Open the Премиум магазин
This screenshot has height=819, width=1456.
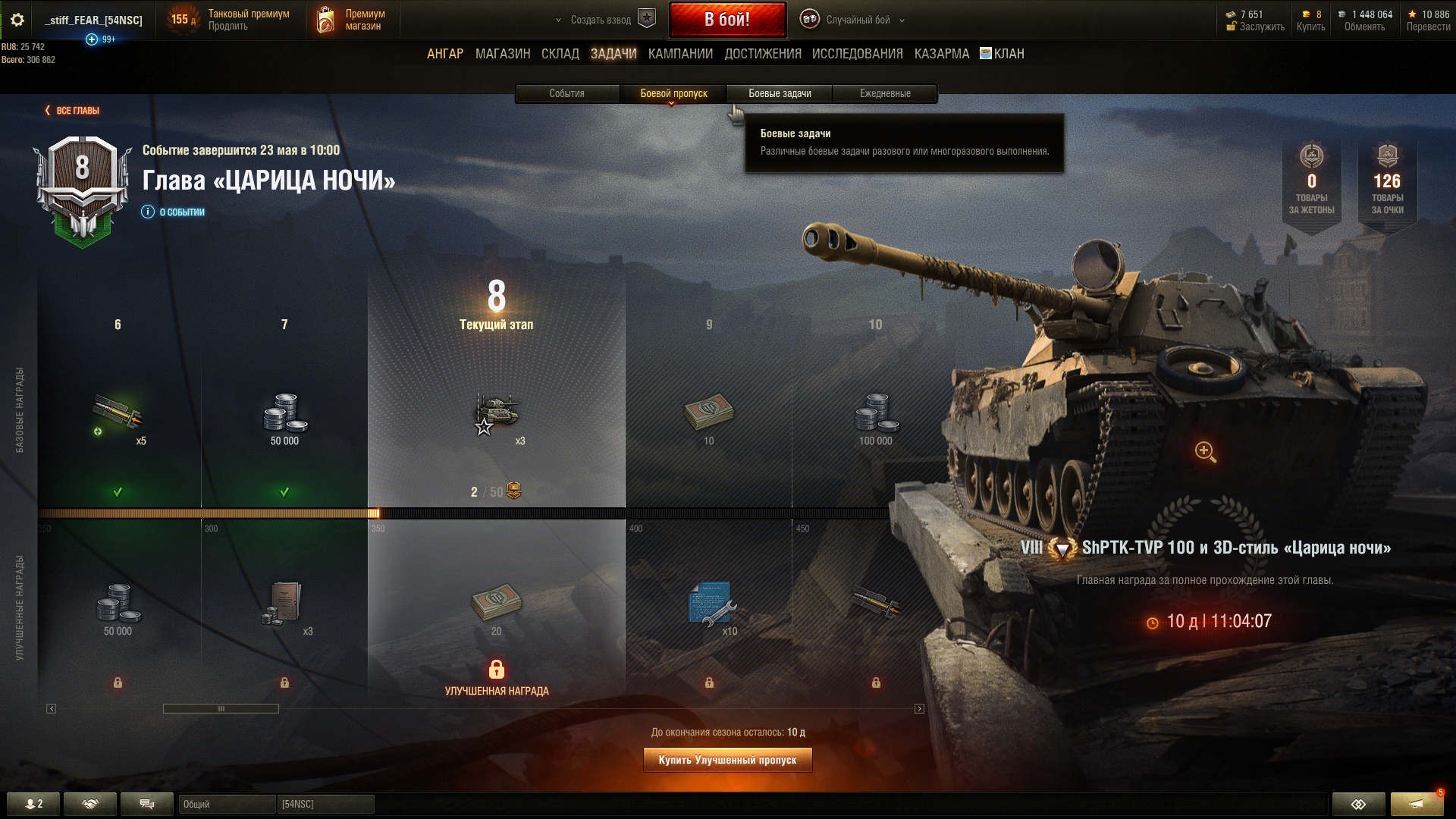tap(352, 20)
